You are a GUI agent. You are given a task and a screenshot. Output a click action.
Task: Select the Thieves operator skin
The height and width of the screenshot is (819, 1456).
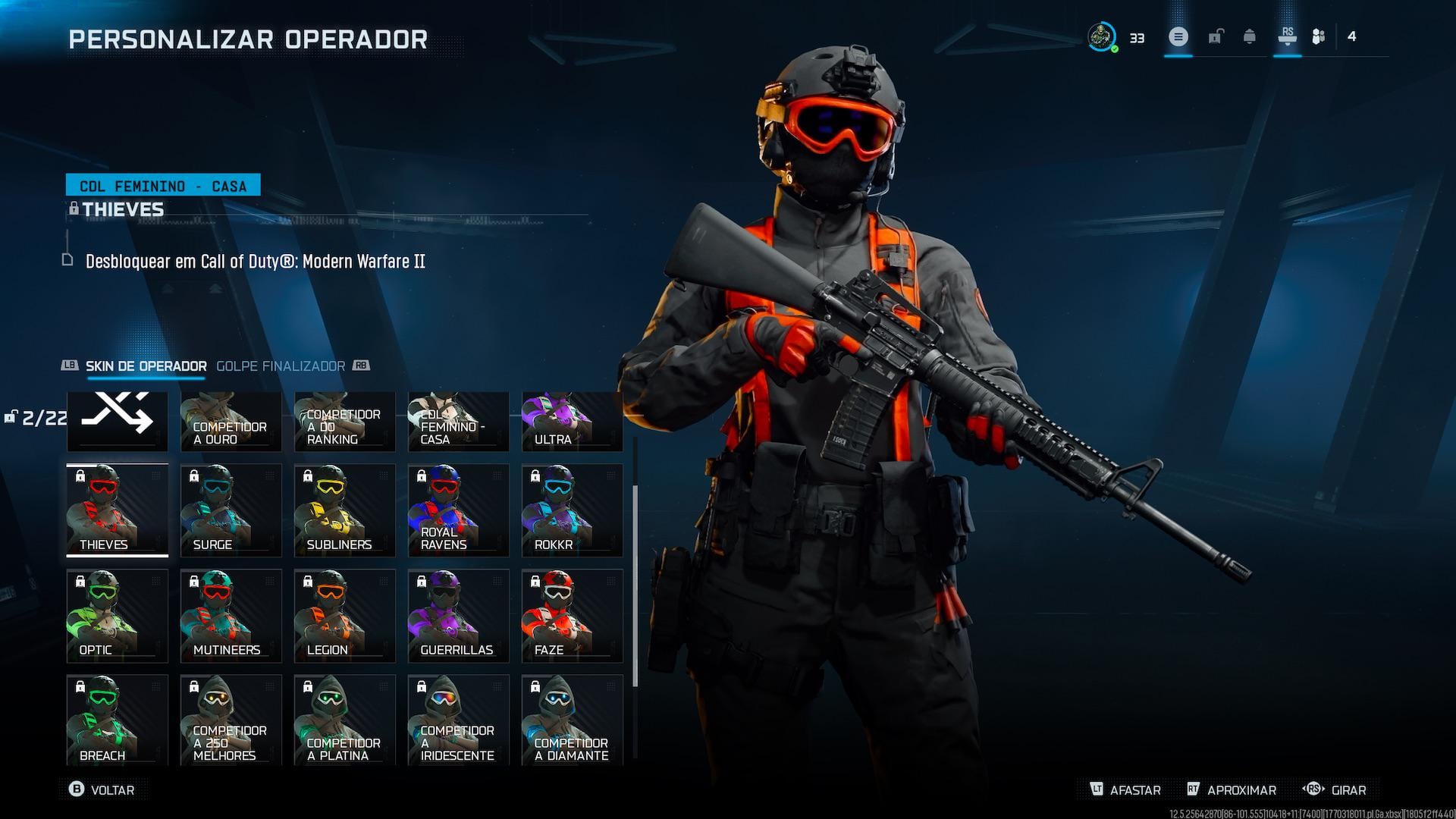[118, 510]
